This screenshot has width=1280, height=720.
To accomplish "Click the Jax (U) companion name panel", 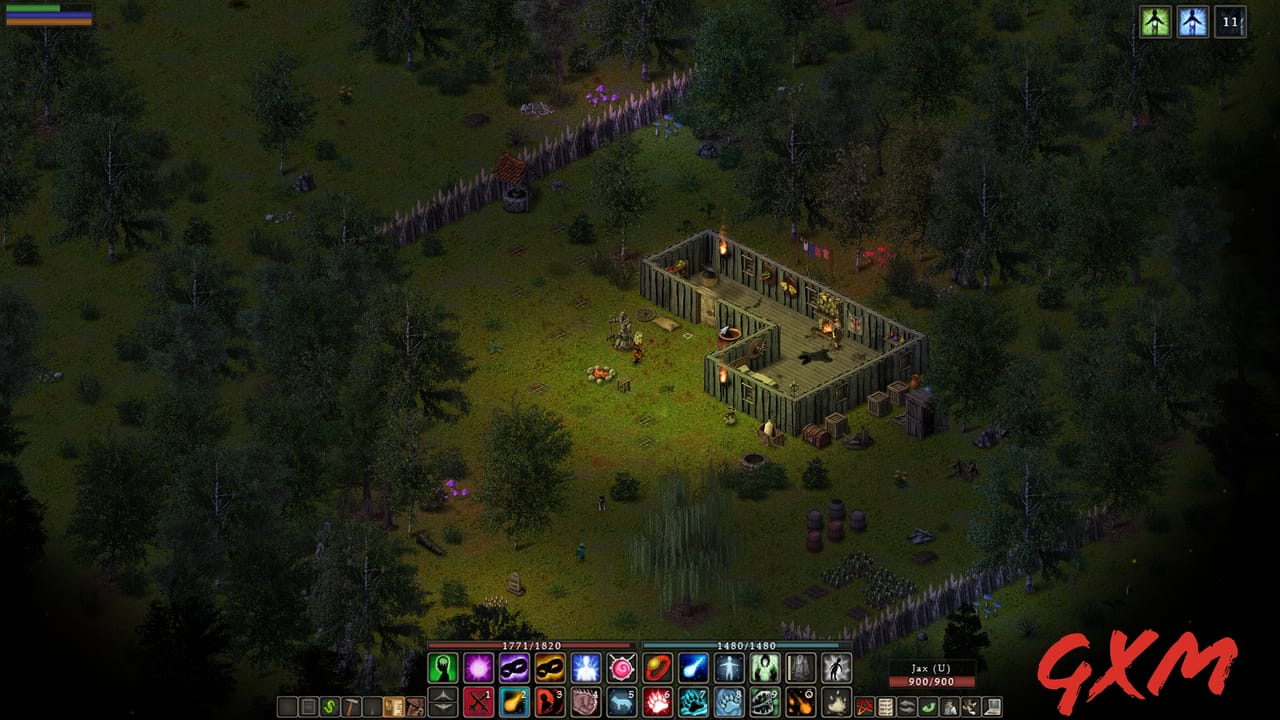I will coord(932,666).
